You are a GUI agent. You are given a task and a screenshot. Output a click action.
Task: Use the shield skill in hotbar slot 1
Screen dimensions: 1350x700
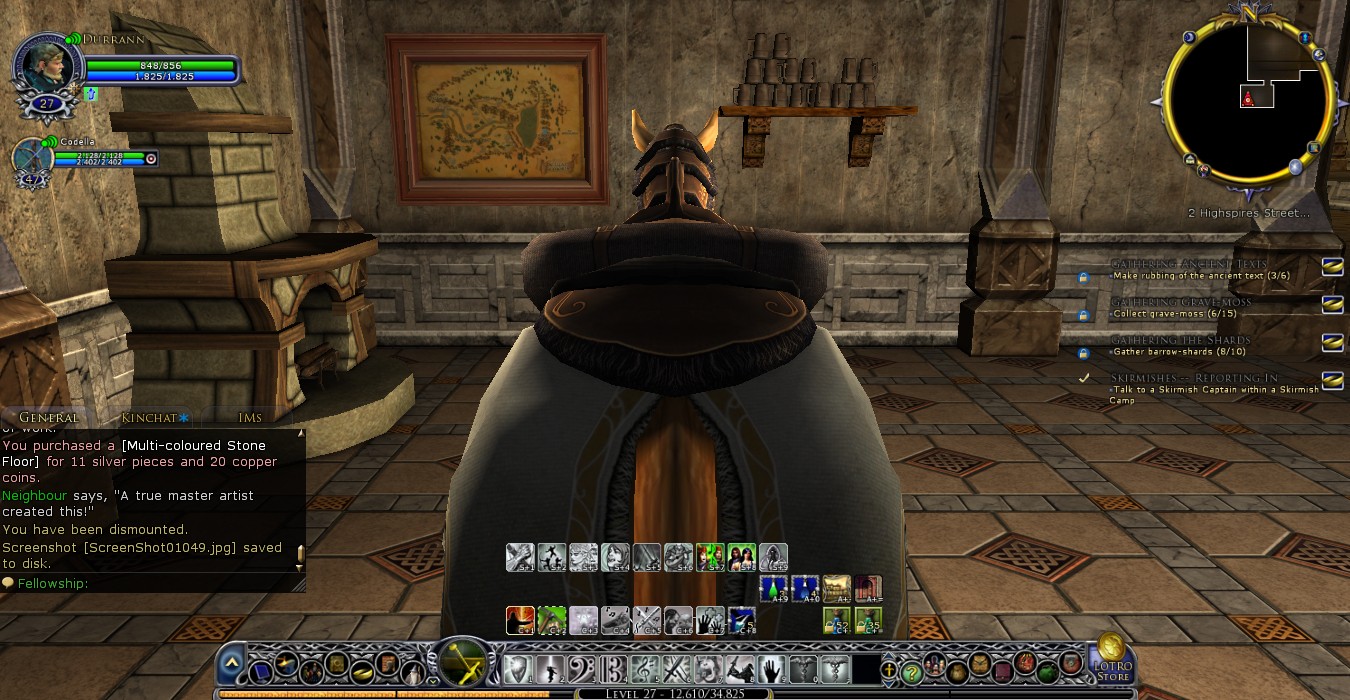(x=517, y=668)
